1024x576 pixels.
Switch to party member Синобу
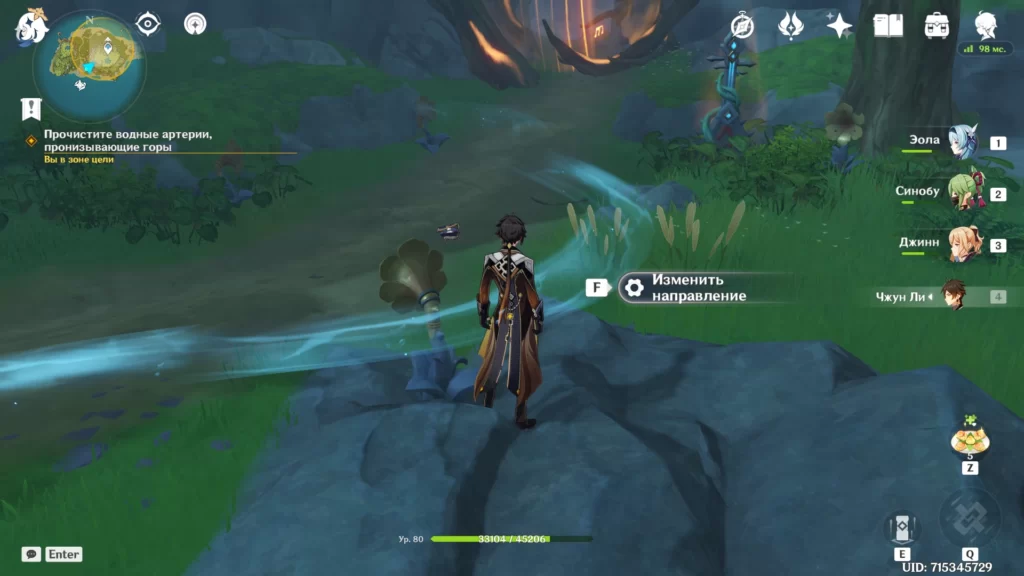pyautogui.click(x=962, y=195)
